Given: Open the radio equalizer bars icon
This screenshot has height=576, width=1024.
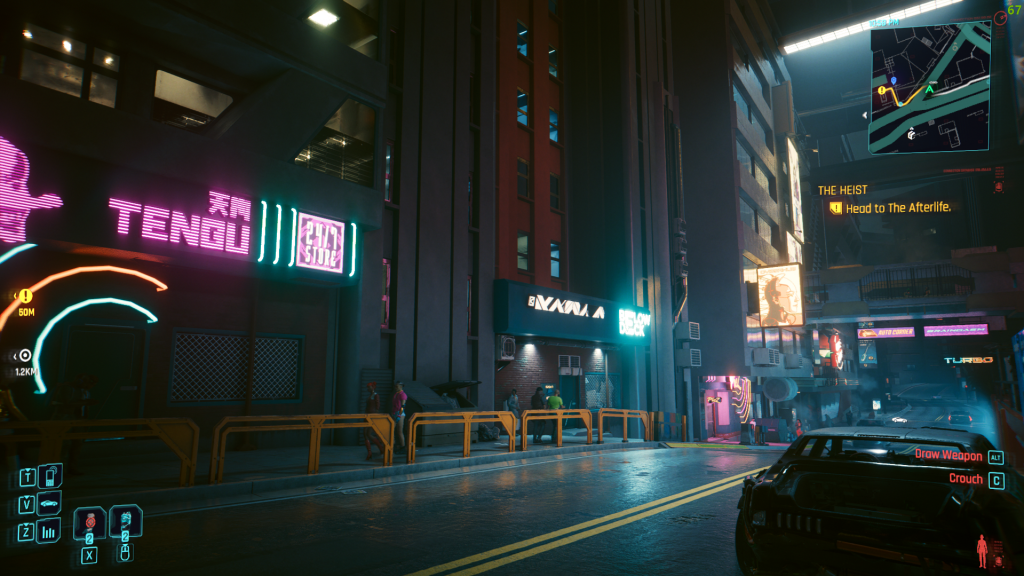Looking at the screenshot, I should pyautogui.click(x=49, y=531).
